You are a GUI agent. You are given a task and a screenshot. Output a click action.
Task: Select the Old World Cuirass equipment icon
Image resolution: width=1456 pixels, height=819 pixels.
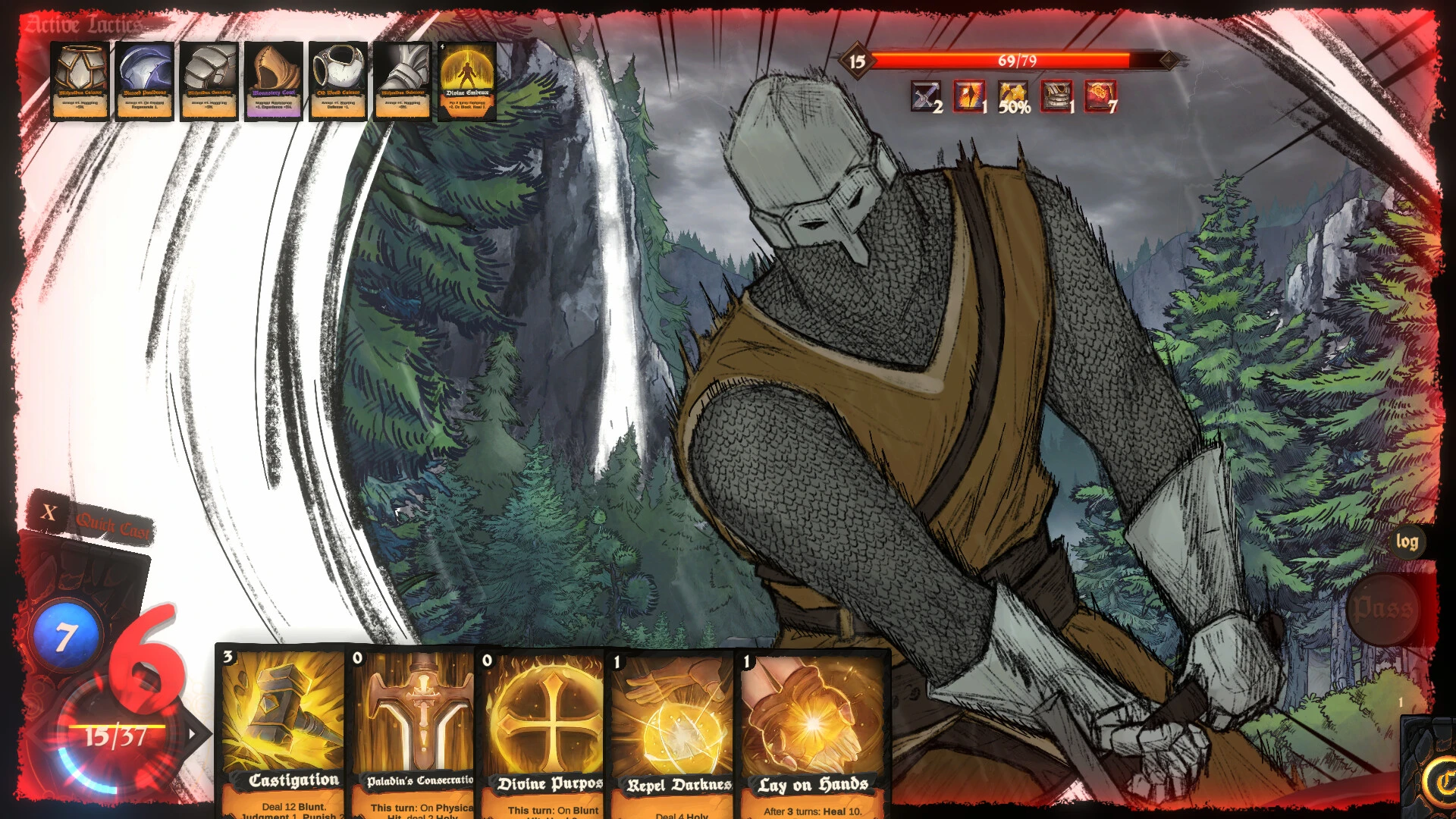337,80
